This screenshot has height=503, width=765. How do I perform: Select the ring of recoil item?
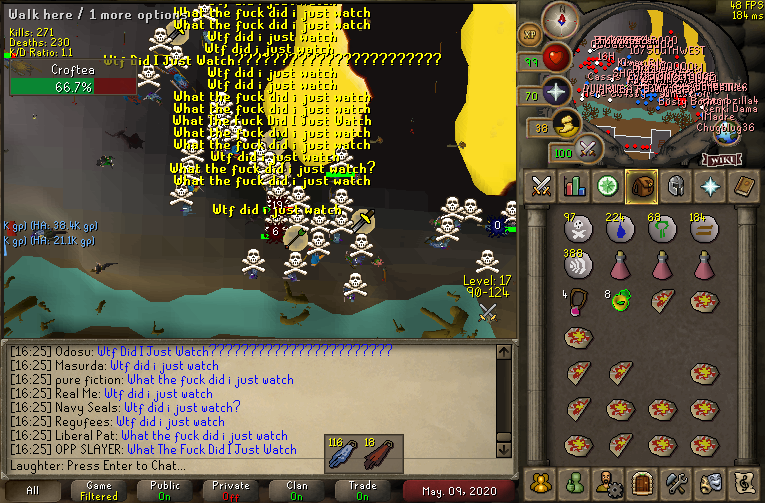(620, 300)
